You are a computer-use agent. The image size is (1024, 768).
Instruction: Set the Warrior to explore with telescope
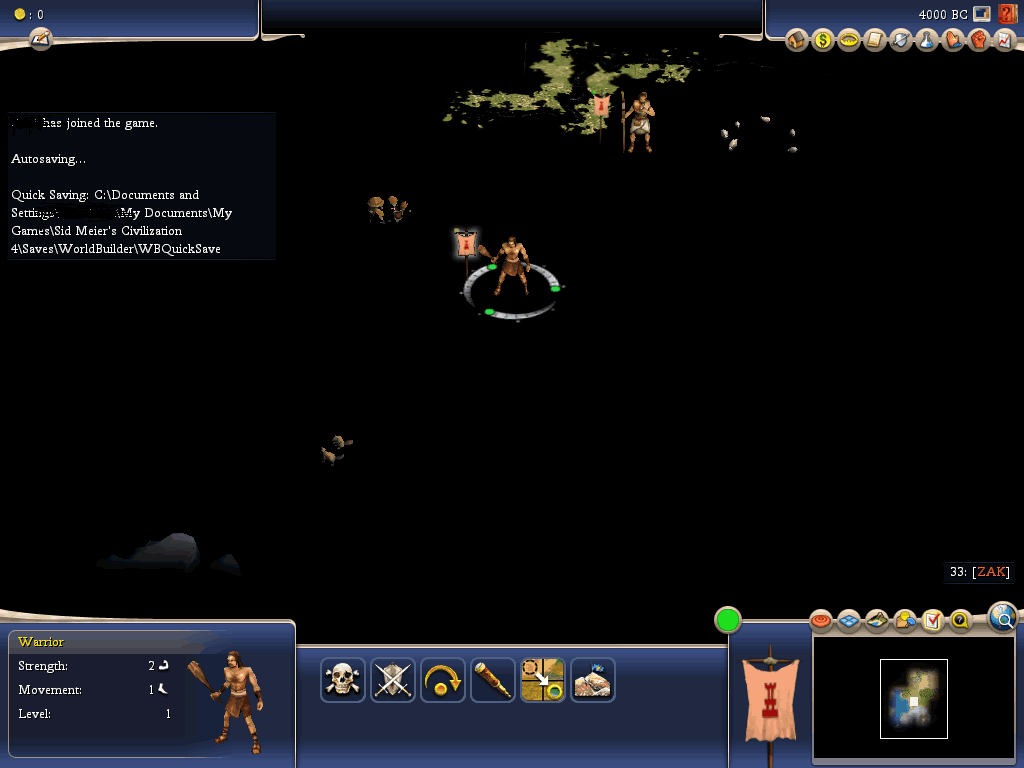click(493, 680)
